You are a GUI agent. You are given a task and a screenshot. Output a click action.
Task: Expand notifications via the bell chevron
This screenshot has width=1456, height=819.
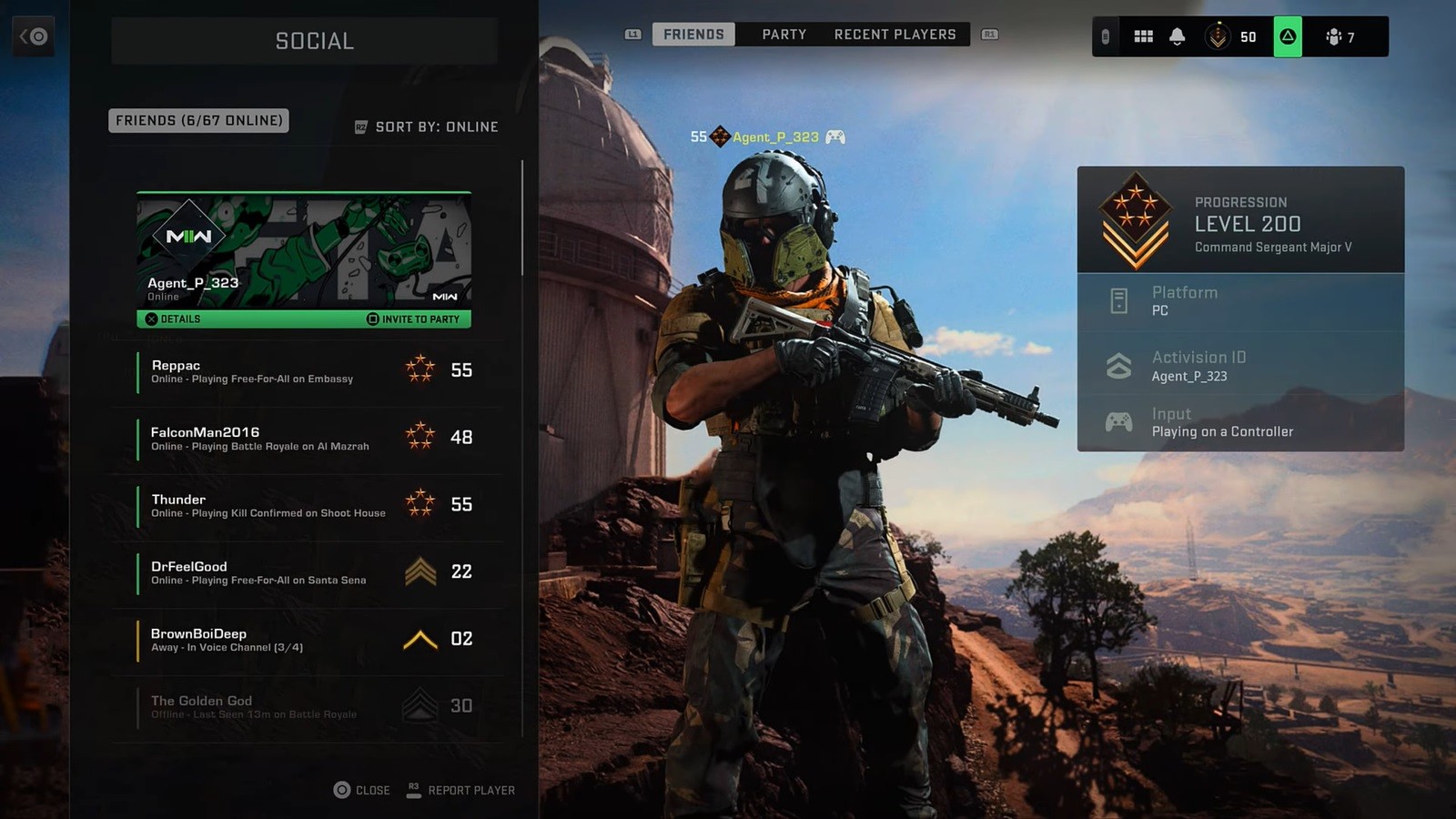pos(1178,36)
